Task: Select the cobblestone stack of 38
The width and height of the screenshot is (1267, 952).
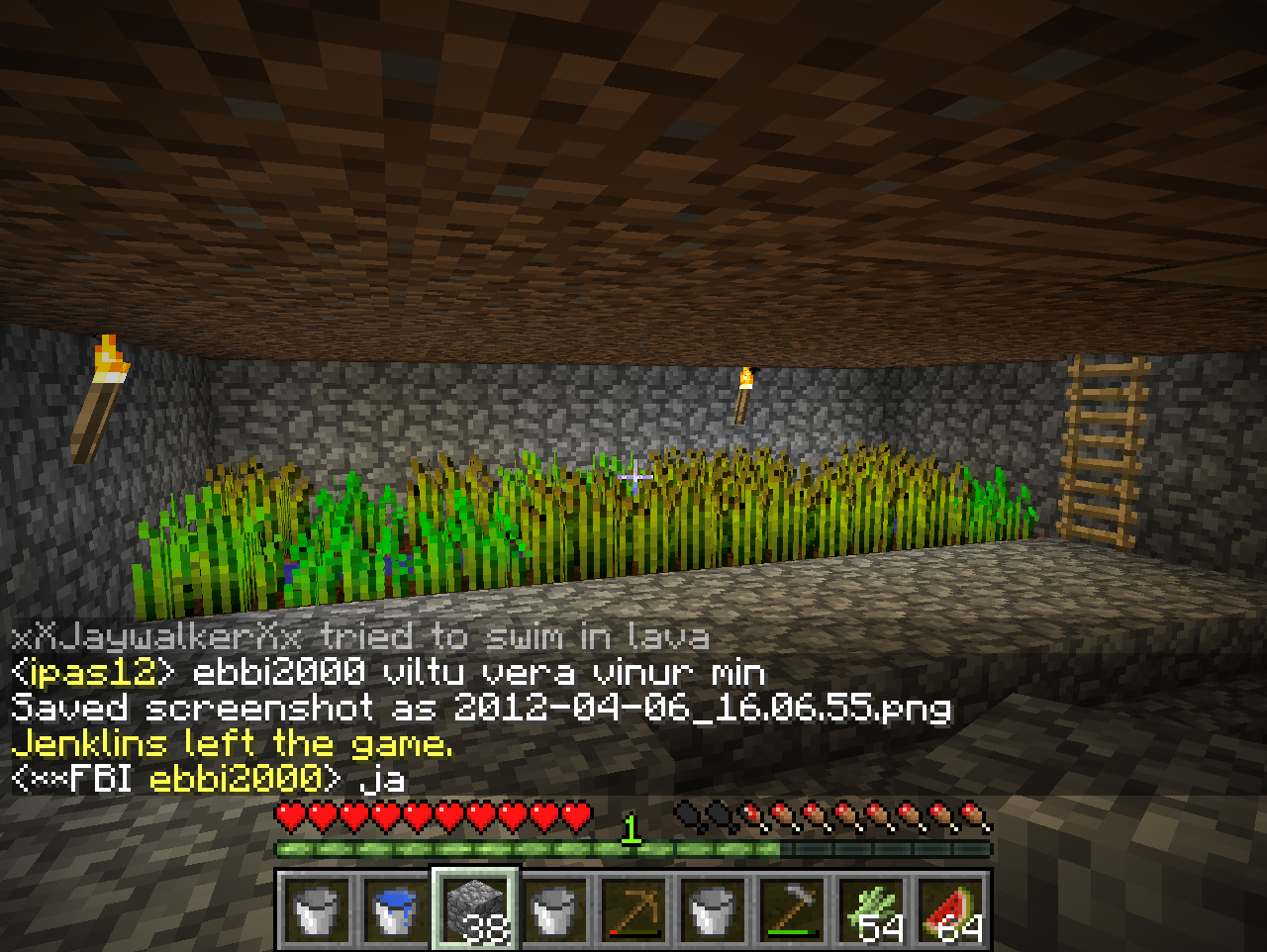Action: pyautogui.click(x=475, y=908)
